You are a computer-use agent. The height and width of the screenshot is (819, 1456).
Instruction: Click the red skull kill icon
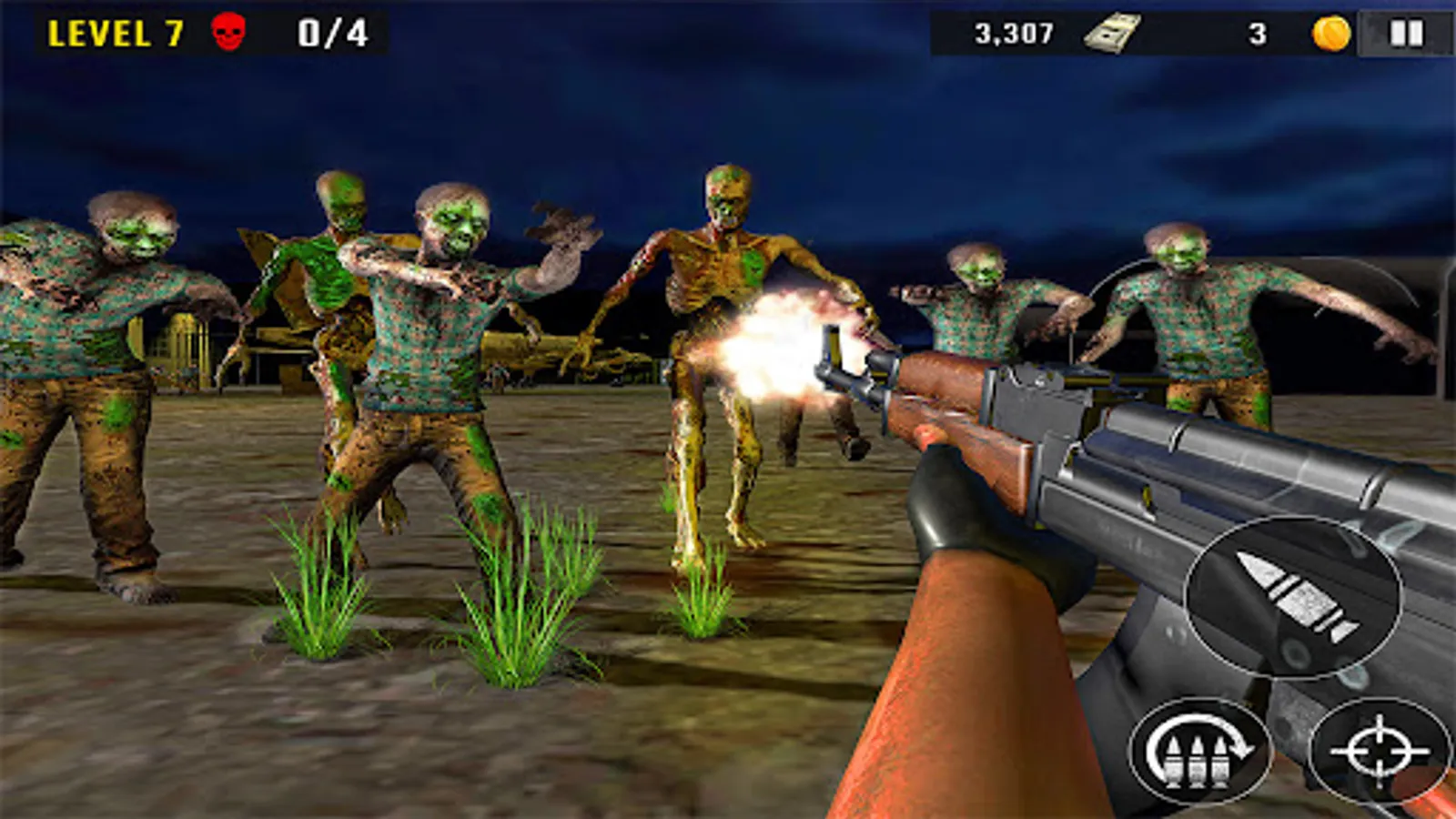point(227,30)
